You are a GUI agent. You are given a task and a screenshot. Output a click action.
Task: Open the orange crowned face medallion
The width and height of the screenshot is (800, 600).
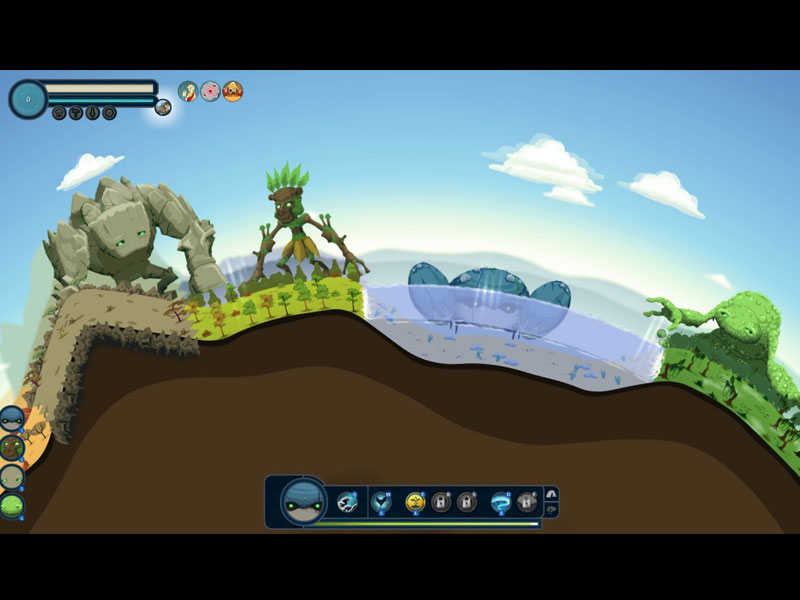(232, 91)
